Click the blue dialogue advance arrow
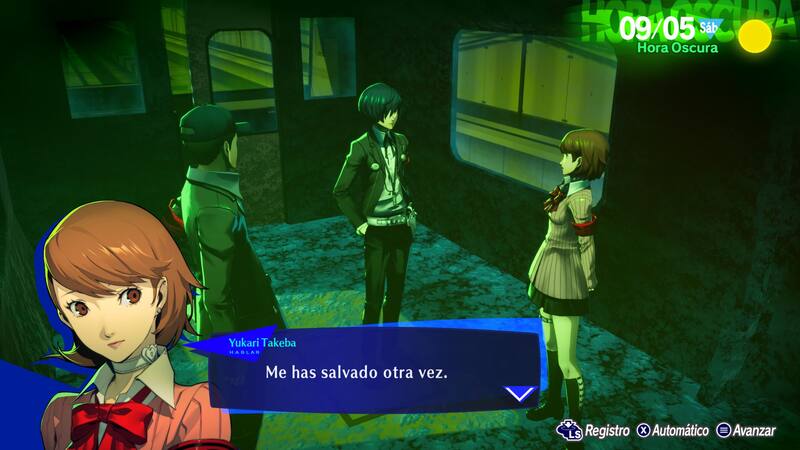Image resolution: width=800 pixels, height=450 pixels. (520, 393)
